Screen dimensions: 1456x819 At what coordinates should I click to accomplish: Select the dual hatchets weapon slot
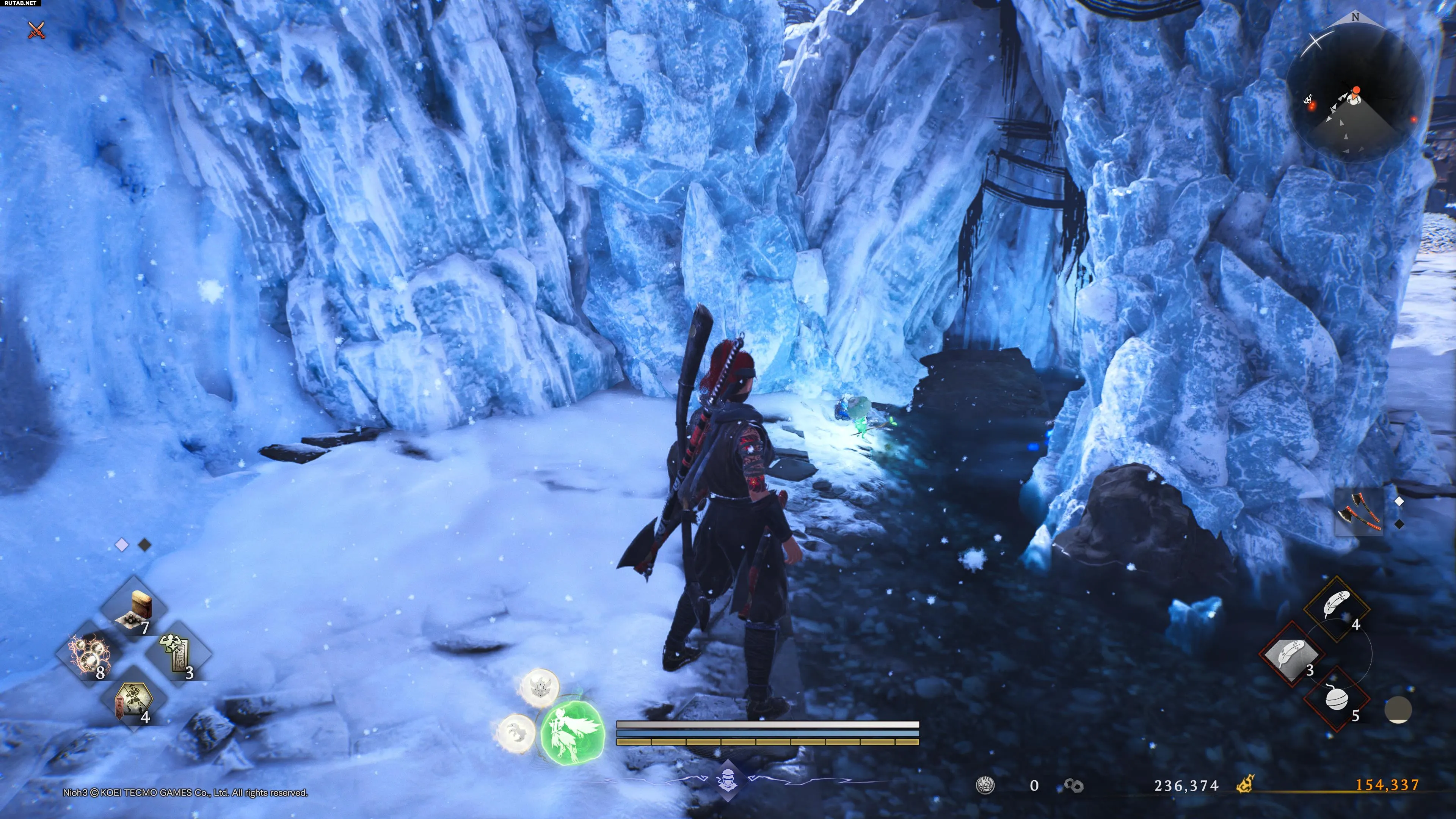click(1359, 512)
